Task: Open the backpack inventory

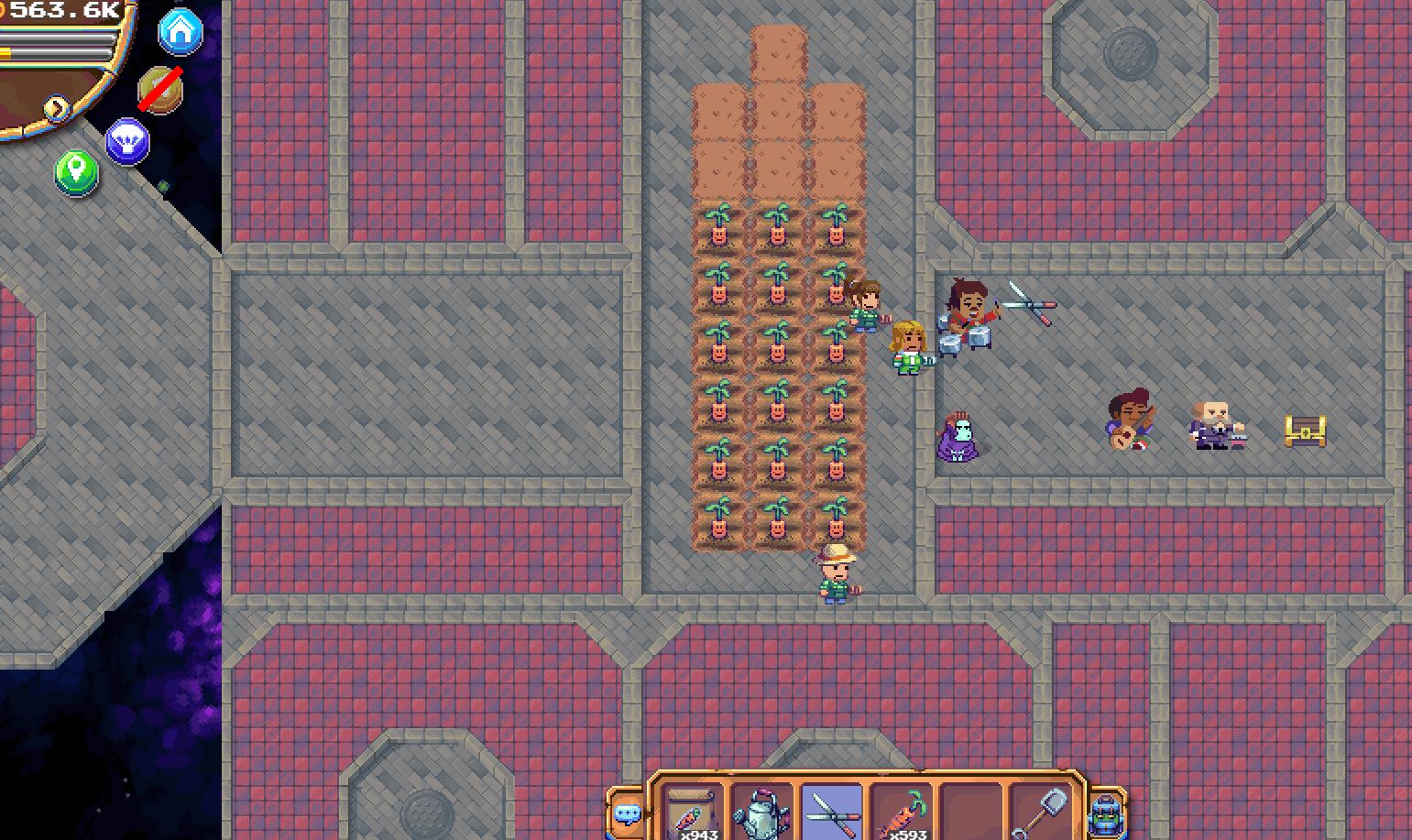Action: [1106, 813]
